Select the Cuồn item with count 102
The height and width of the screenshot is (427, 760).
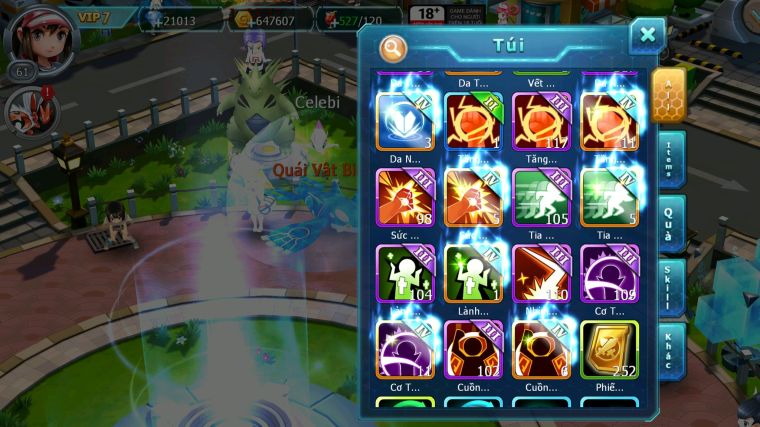point(472,348)
